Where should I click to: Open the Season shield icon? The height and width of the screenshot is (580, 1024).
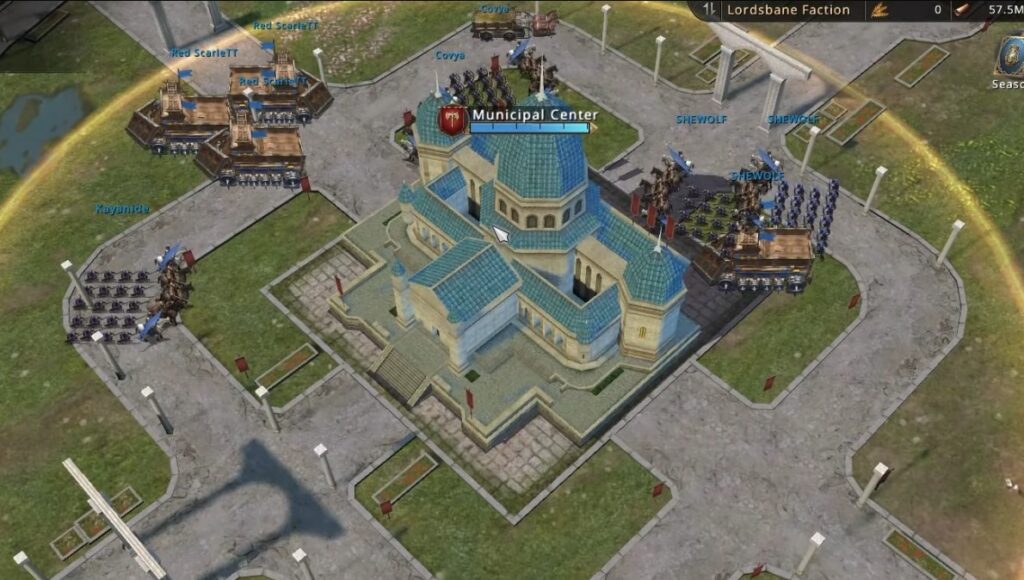point(1009,56)
